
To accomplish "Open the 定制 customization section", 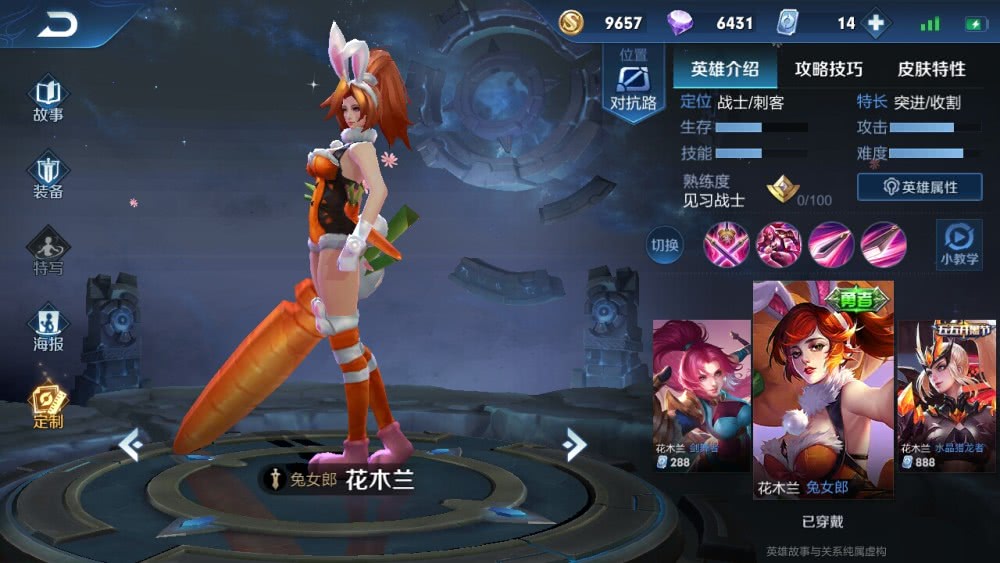I will coord(48,407).
